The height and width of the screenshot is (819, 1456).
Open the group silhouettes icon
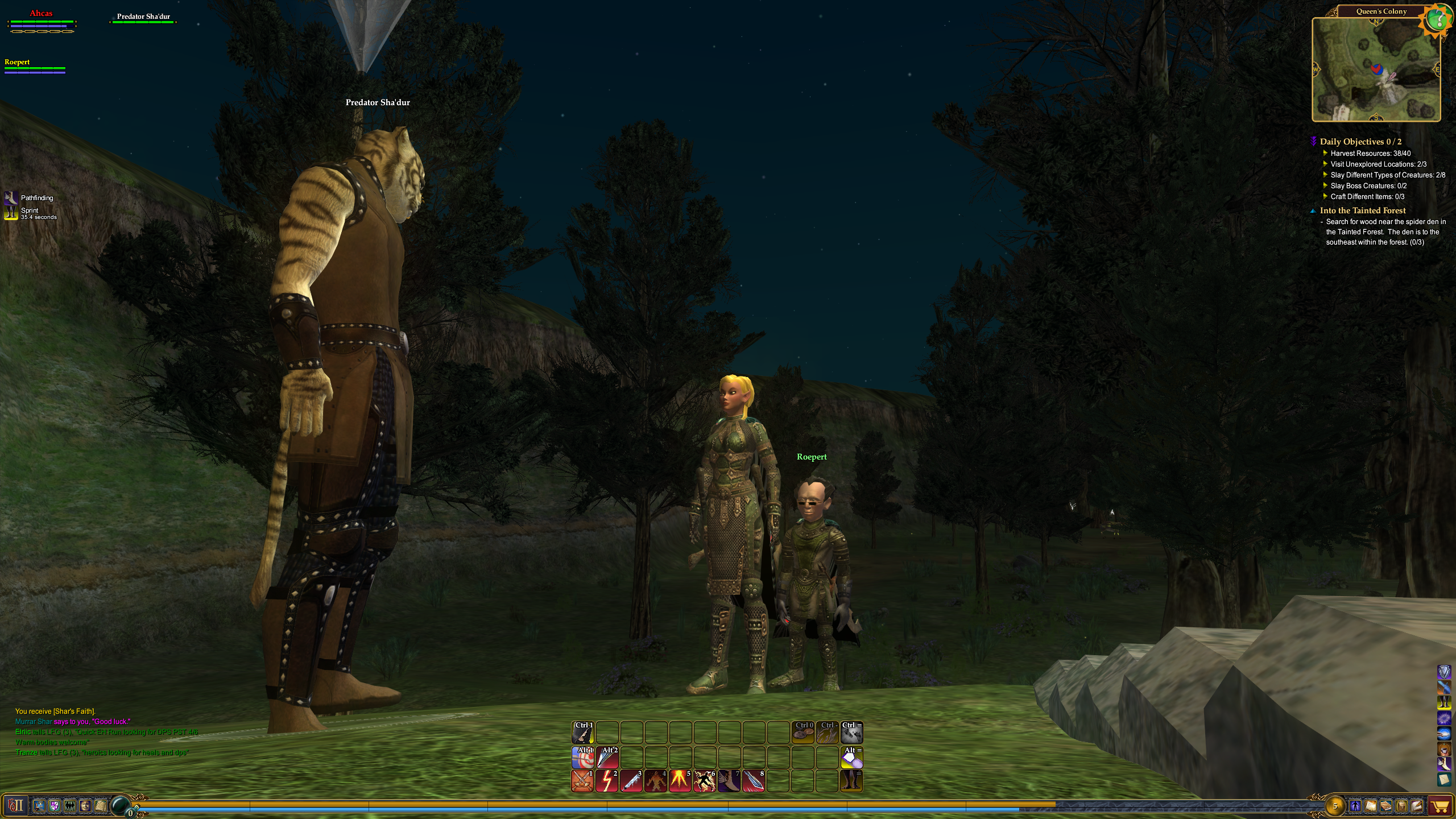point(70,805)
